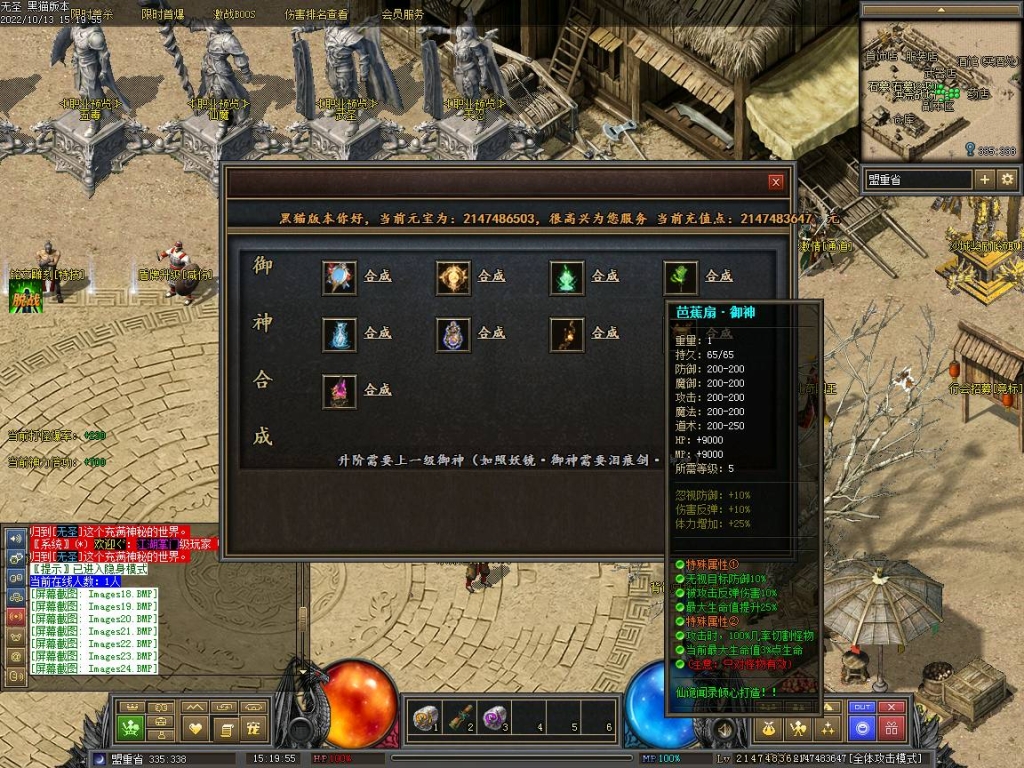Click 合成 beside the pink lantern item
Viewport: 1024px width, 768px height.
click(377, 390)
